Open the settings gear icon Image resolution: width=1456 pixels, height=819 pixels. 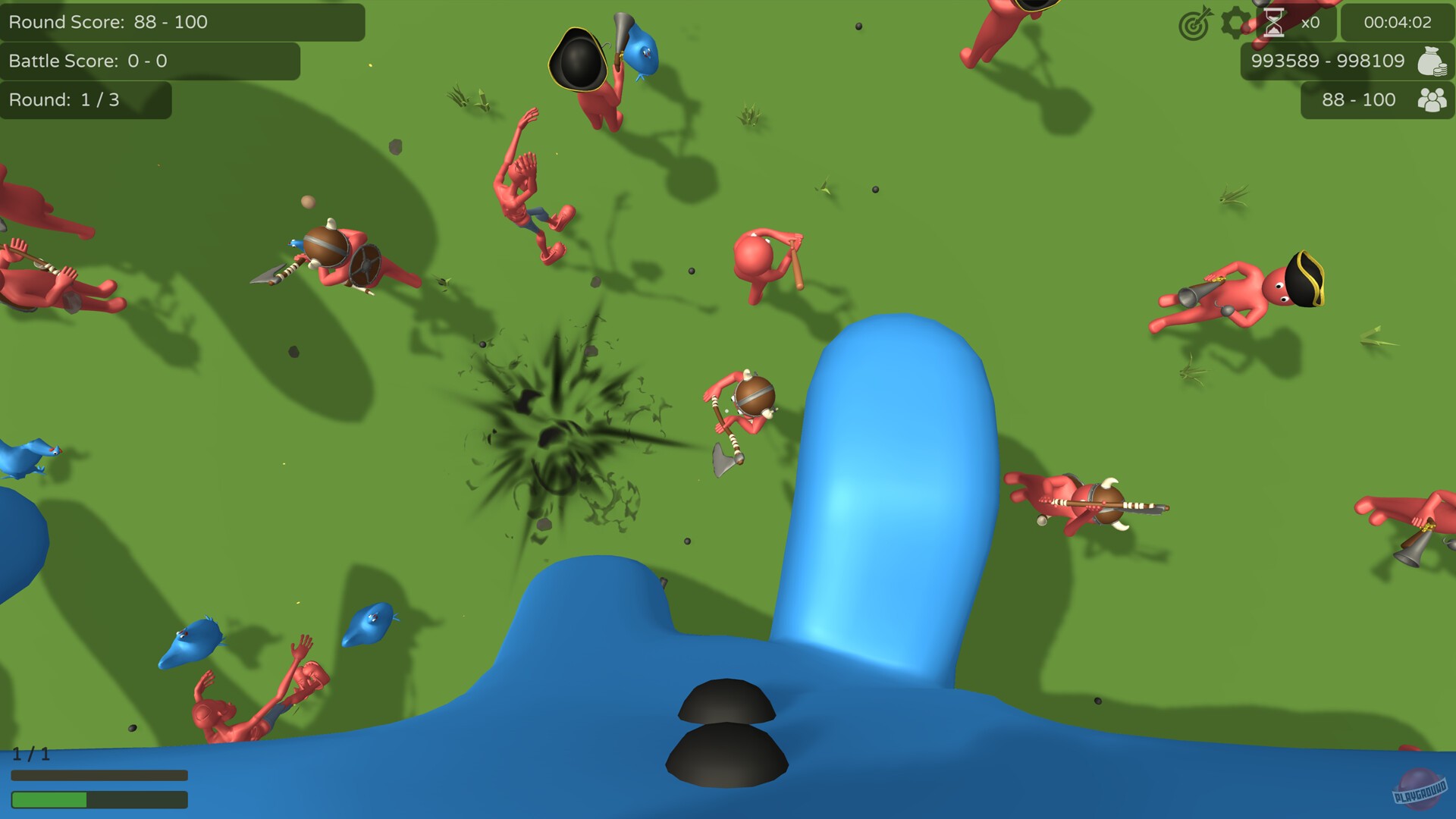[x=1235, y=23]
